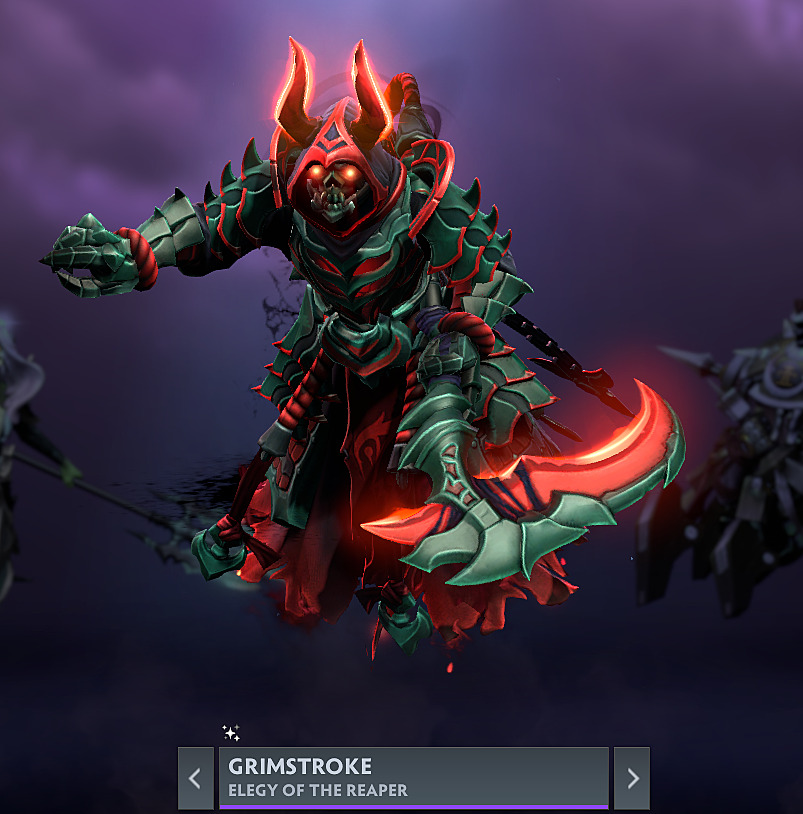Advance to the next hero set
The width and height of the screenshot is (803, 814).
pyautogui.click(x=632, y=778)
